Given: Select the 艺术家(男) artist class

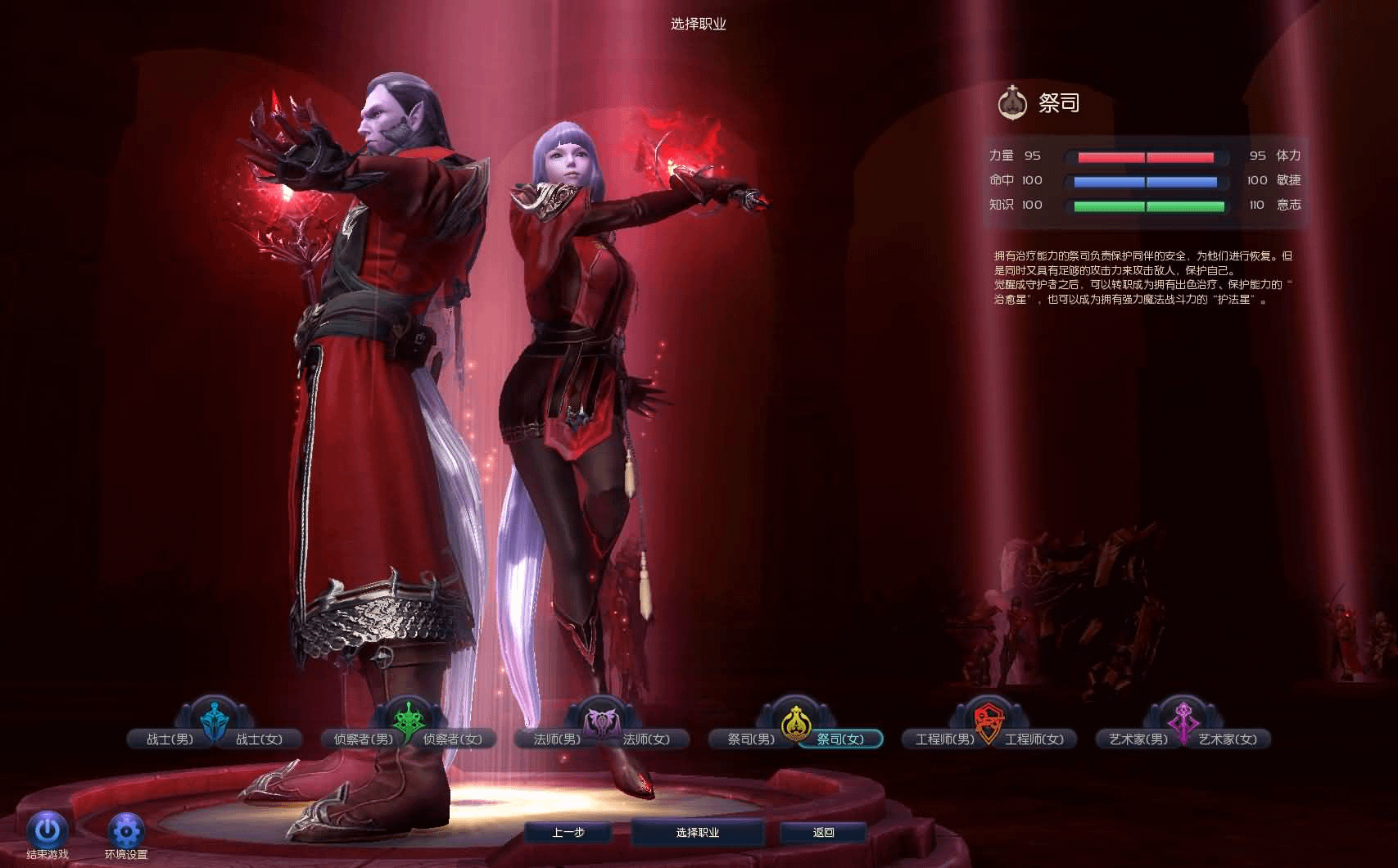Looking at the screenshot, I should (x=1138, y=739).
